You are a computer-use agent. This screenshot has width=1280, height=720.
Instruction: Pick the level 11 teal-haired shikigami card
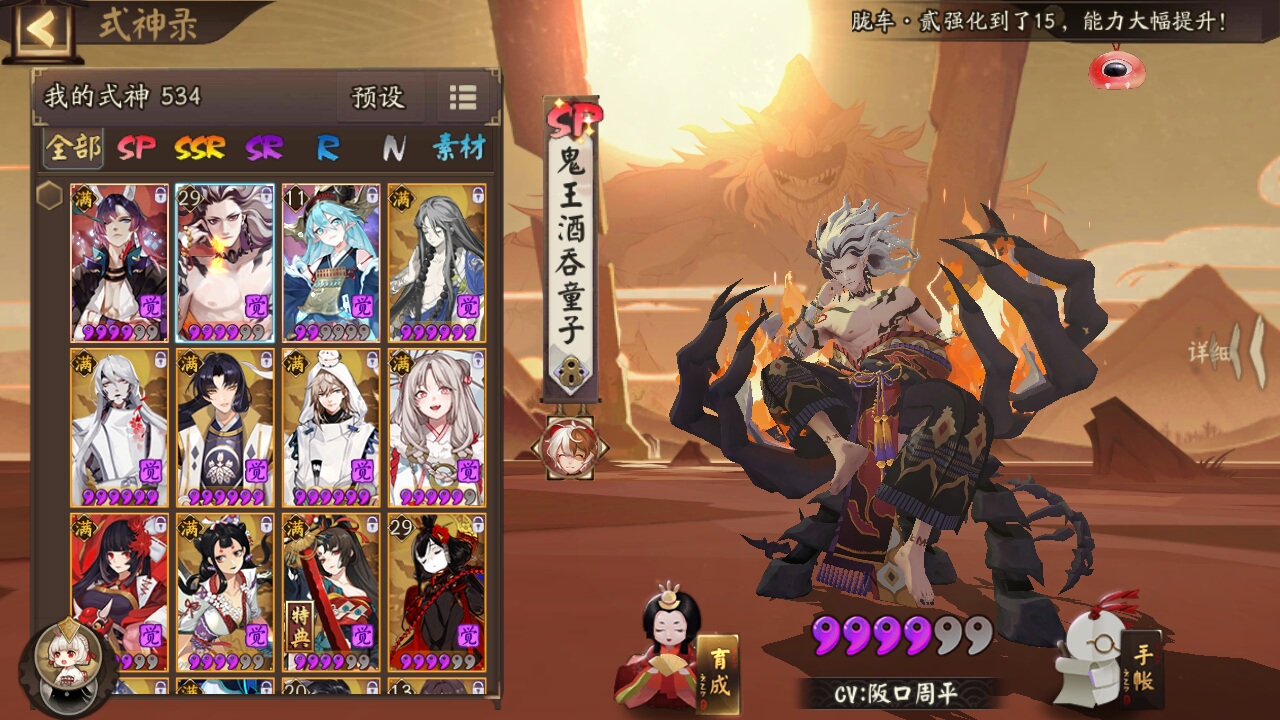tap(331, 263)
